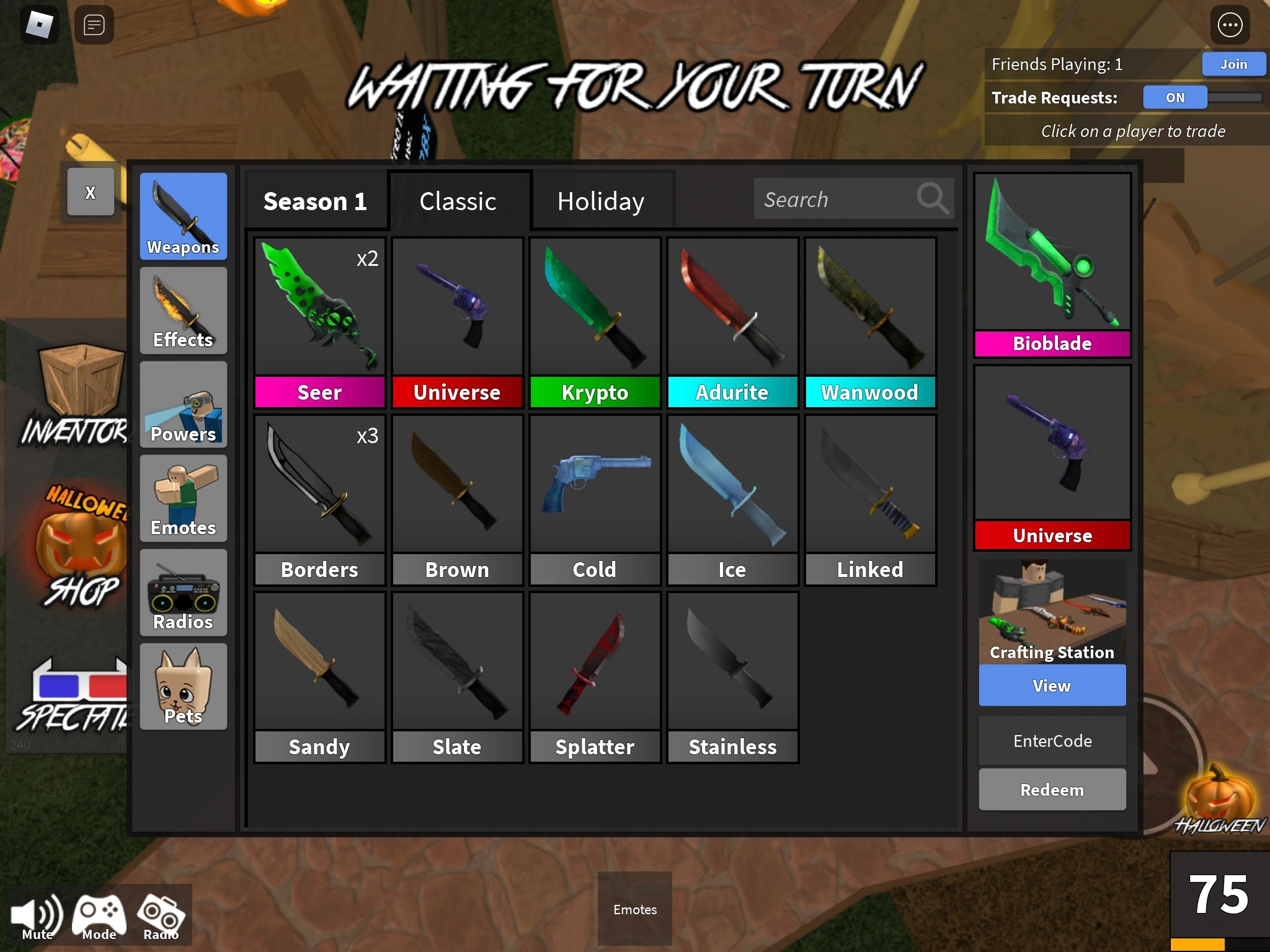Open the Roblox main menu

point(40,24)
